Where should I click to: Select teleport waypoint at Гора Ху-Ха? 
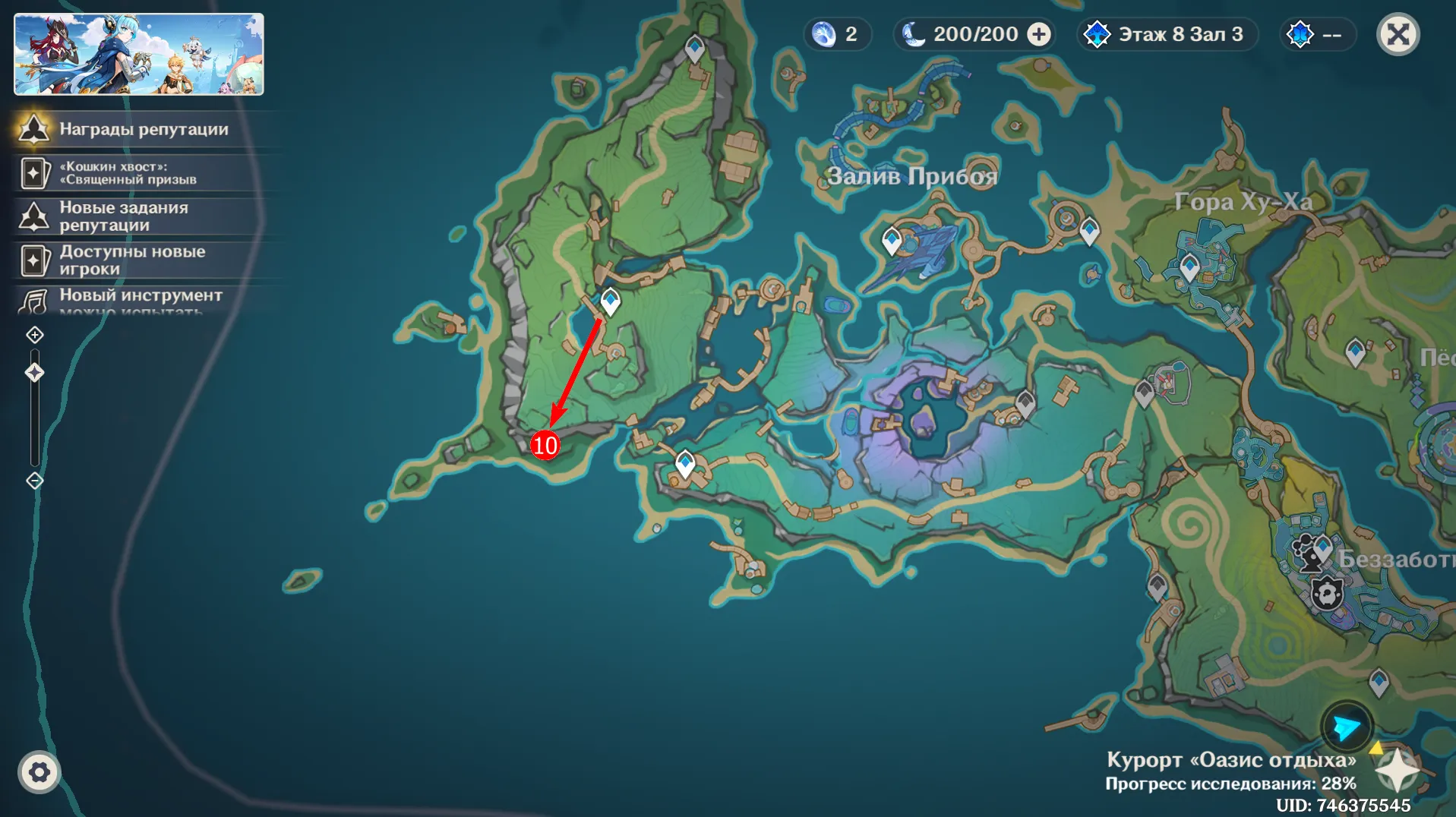tap(1189, 267)
